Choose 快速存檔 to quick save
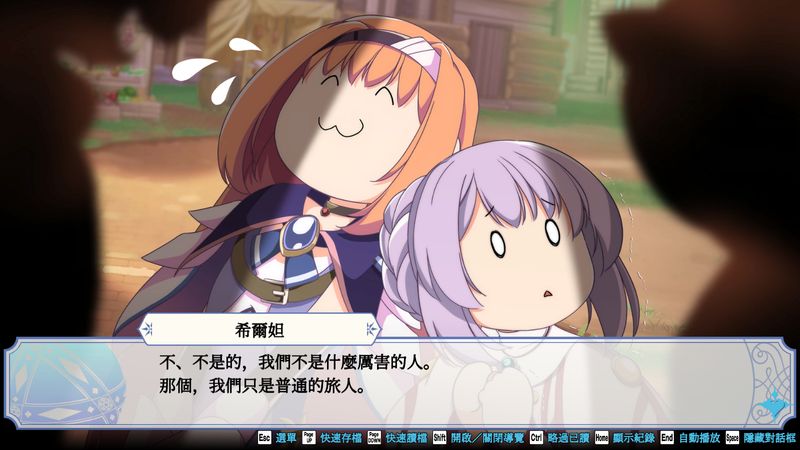The width and height of the screenshot is (800, 450). 339,438
